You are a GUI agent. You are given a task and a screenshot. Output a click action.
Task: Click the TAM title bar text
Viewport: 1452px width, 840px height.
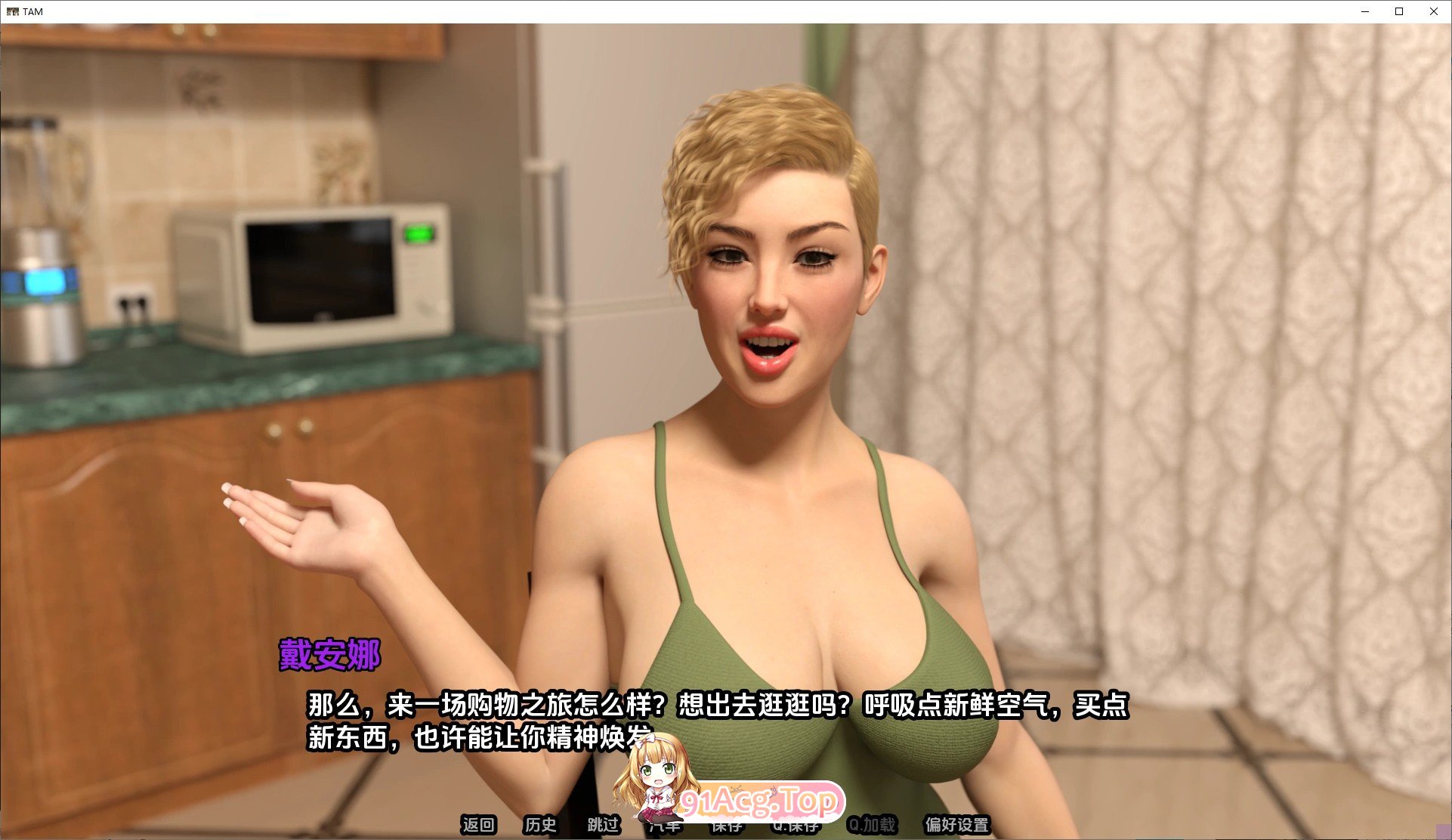point(33,11)
